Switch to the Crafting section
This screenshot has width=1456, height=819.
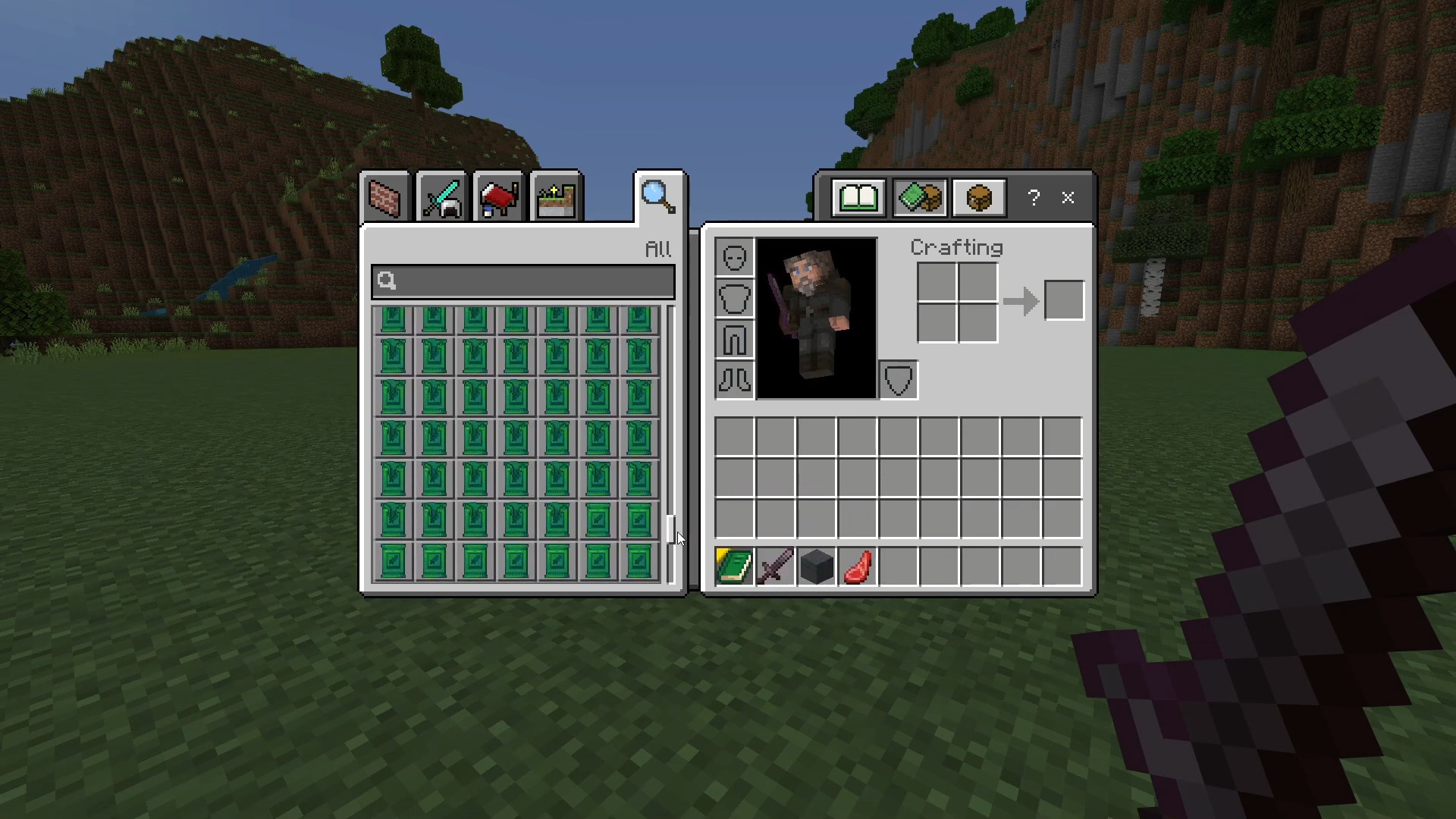[955, 247]
